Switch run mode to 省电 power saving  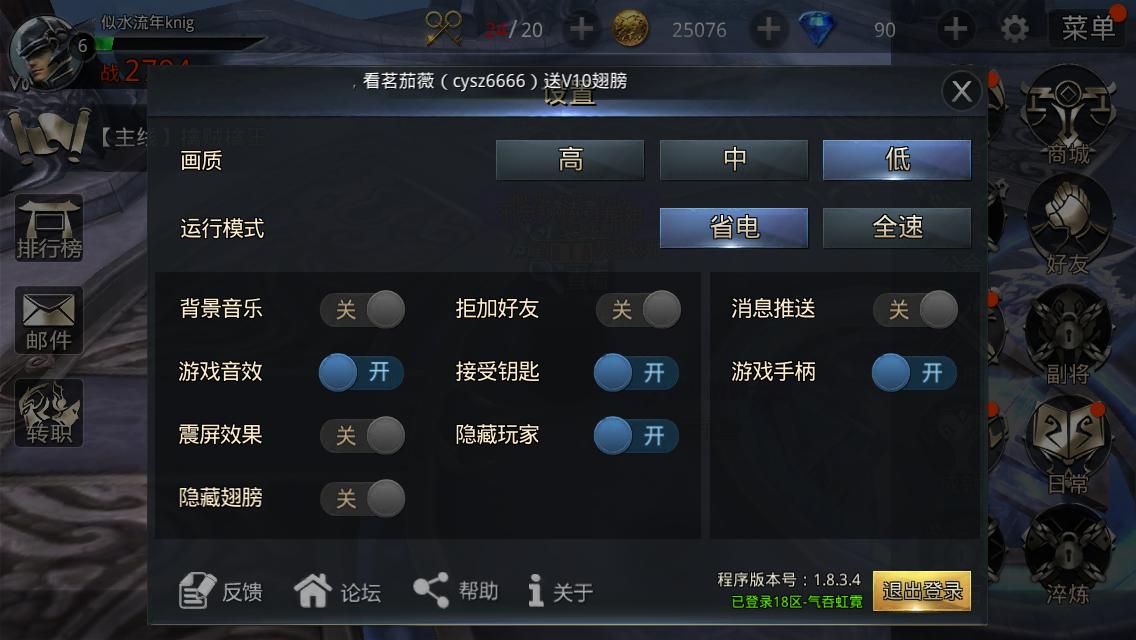click(734, 228)
